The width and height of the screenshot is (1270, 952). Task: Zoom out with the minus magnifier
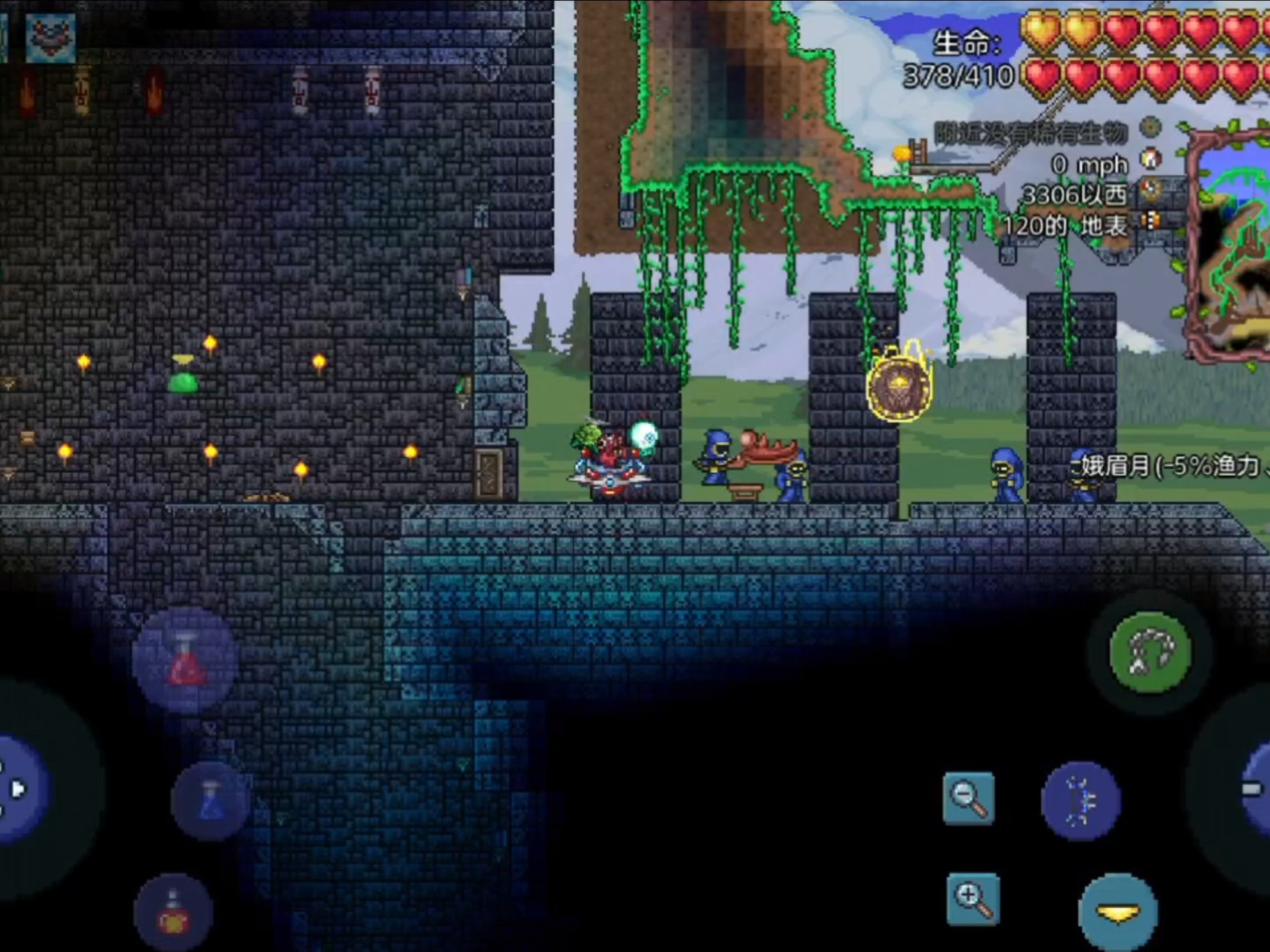tap(968, 799)
